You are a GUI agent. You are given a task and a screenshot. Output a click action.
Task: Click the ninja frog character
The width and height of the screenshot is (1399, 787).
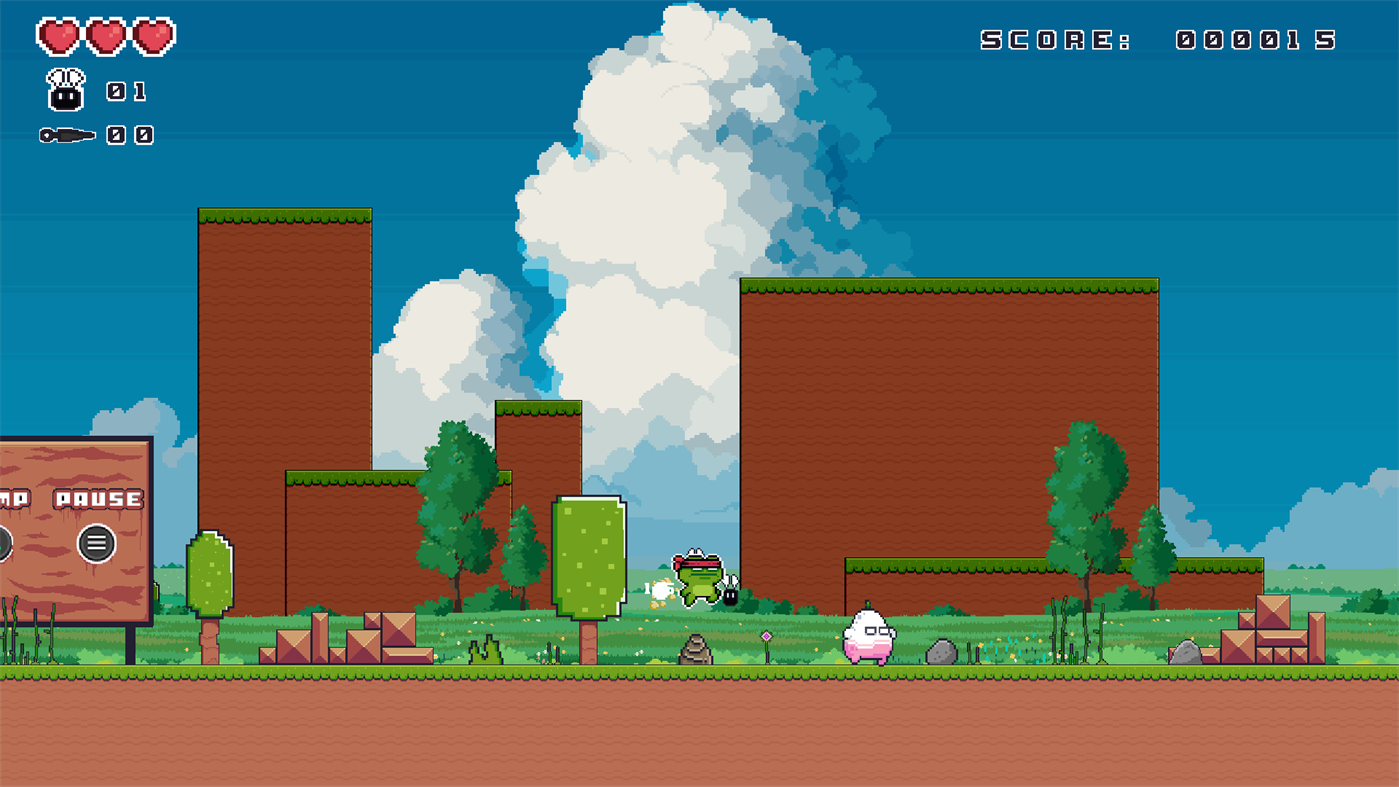pos(700,580)
